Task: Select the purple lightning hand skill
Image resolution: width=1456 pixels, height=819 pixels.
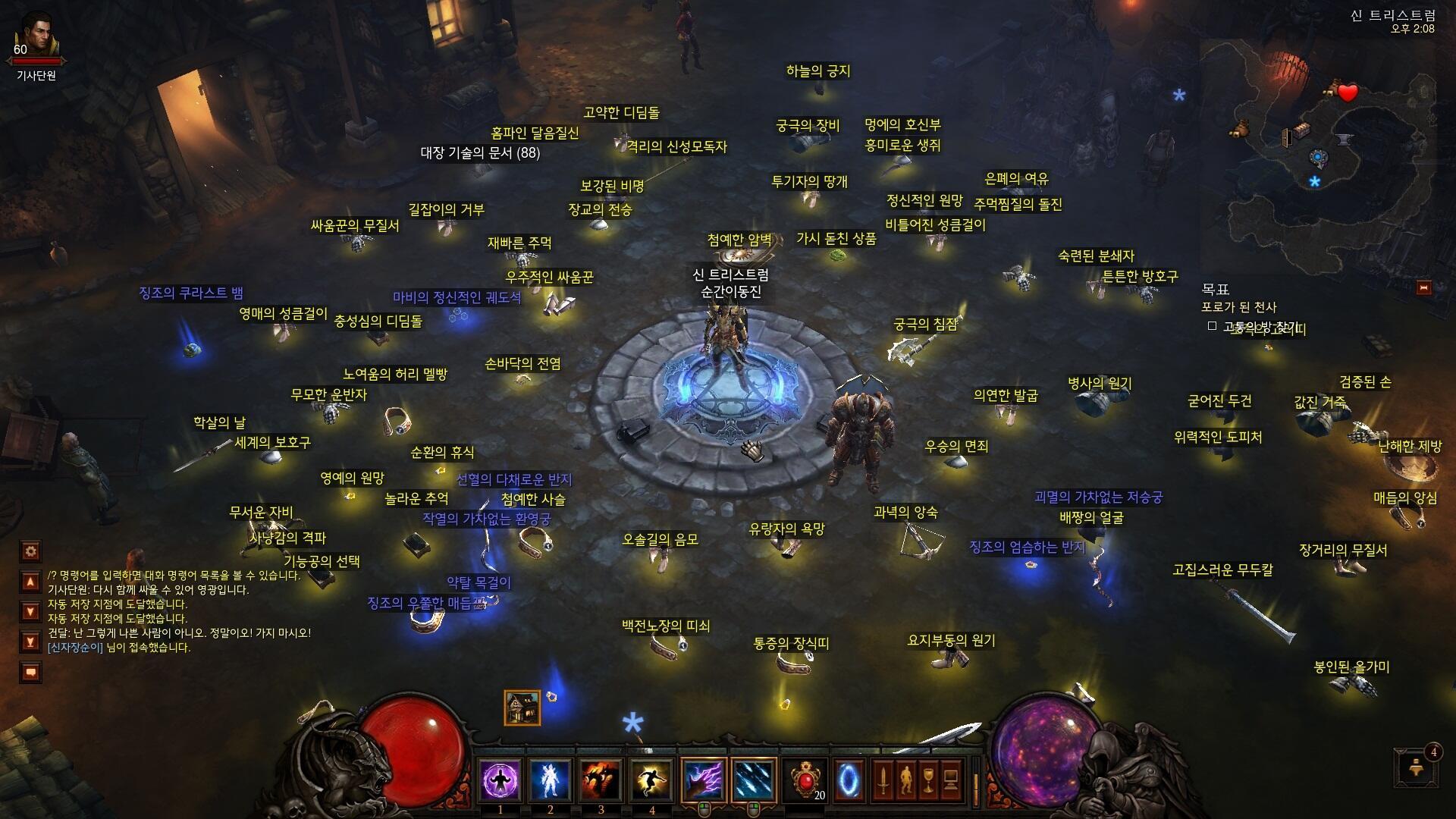Action: pyautogui.click(x=703, y=780)
